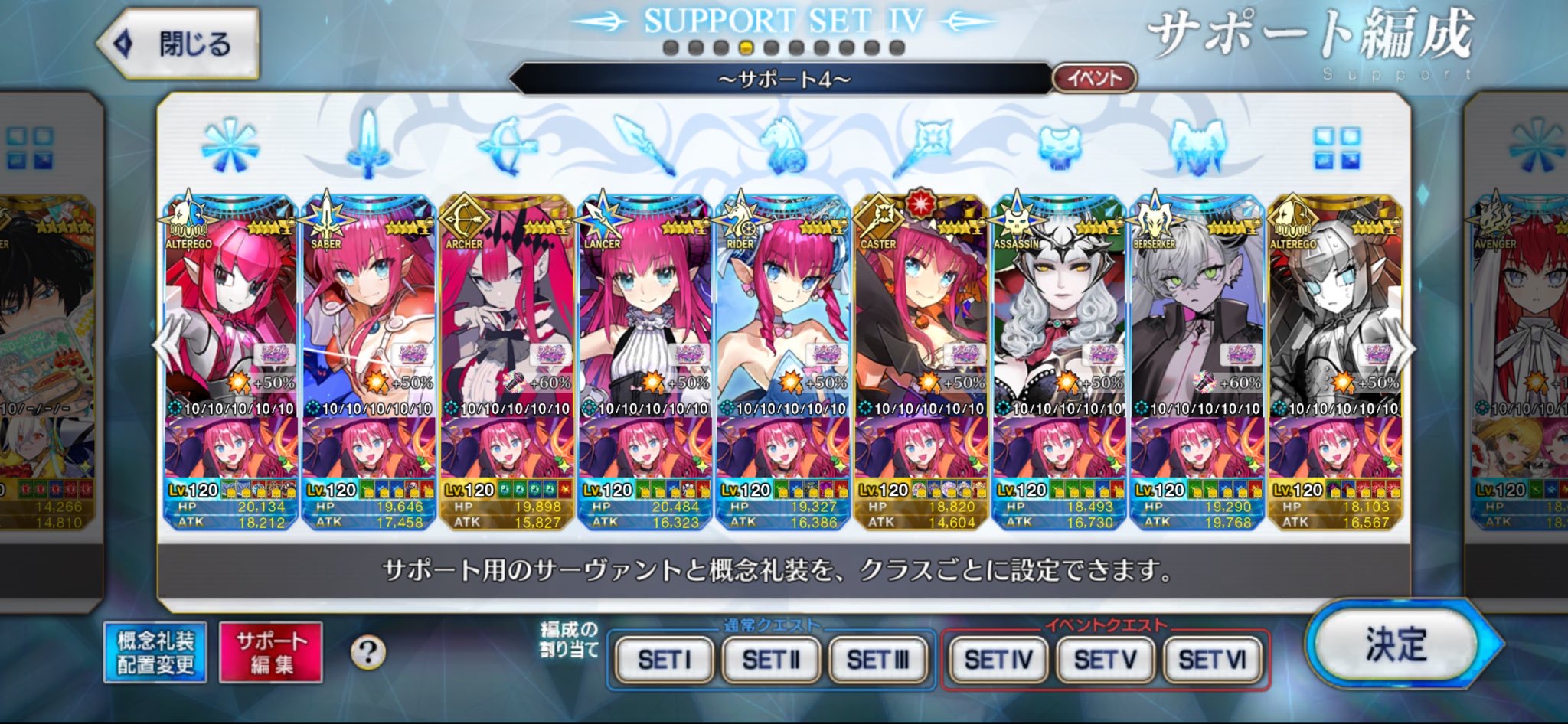Select SET VI for event quests
This screenshot has width=1568, height=724.
1212,659
